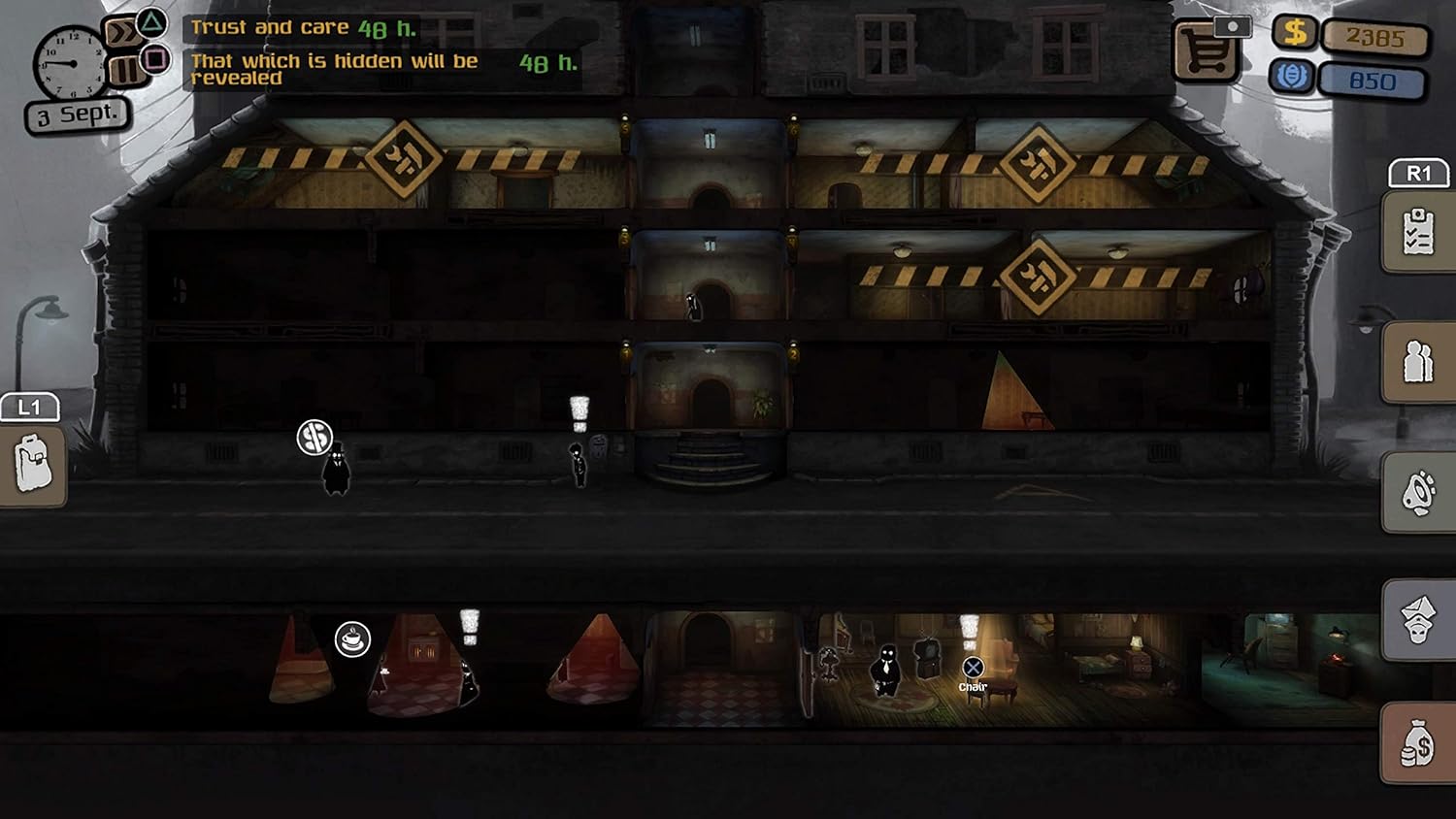Show the tenants list panel

1418,362
